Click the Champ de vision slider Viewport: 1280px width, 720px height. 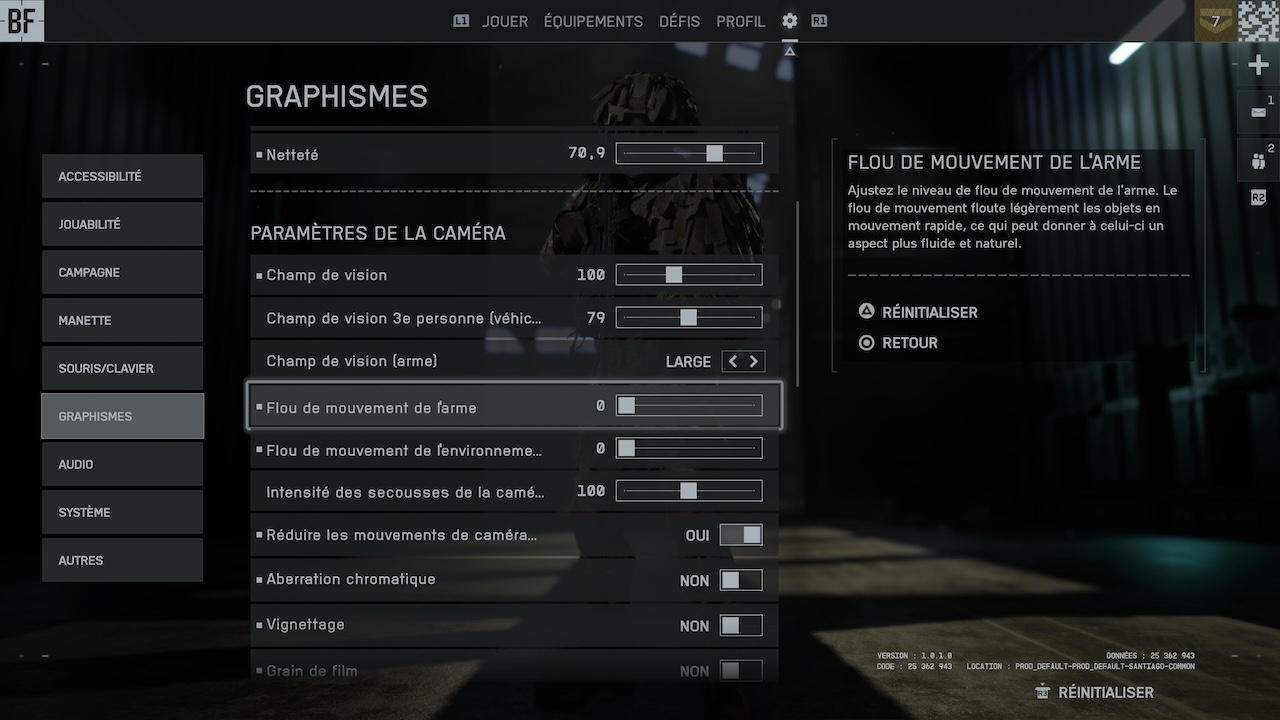[x=689, y=274]
